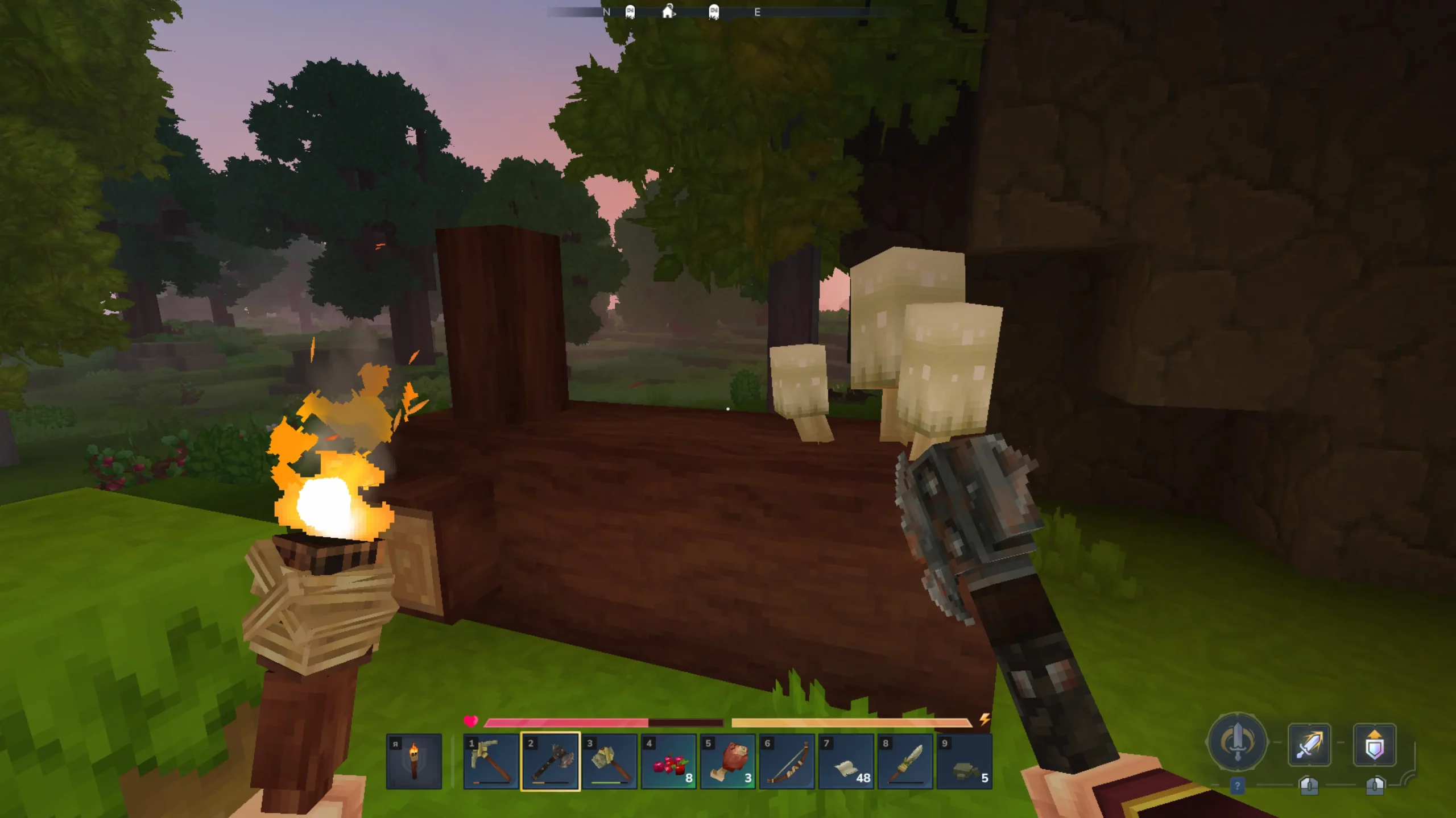Activate the shield with arrow ability

1374,744
